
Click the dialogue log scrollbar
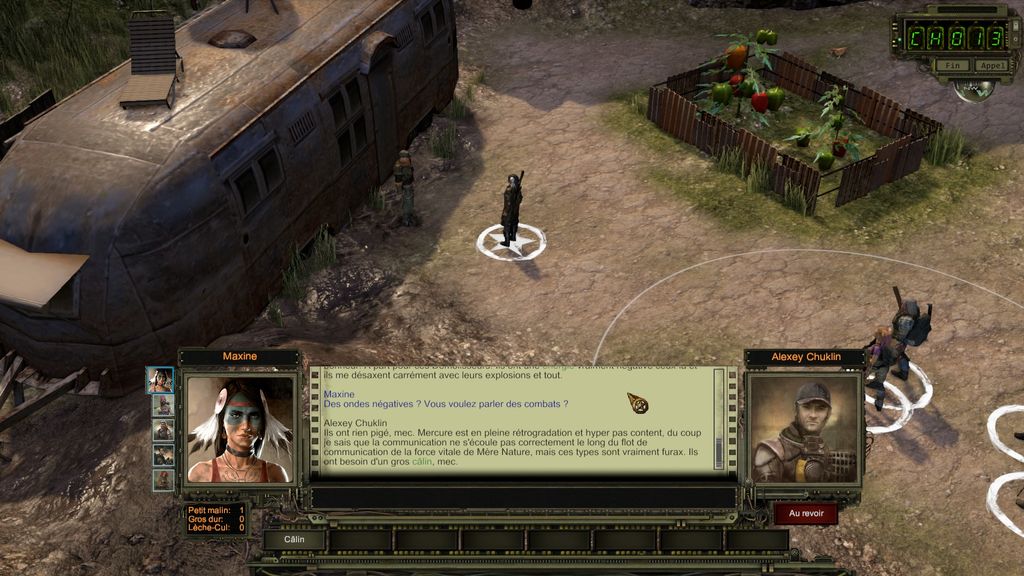tap(719, 417)
